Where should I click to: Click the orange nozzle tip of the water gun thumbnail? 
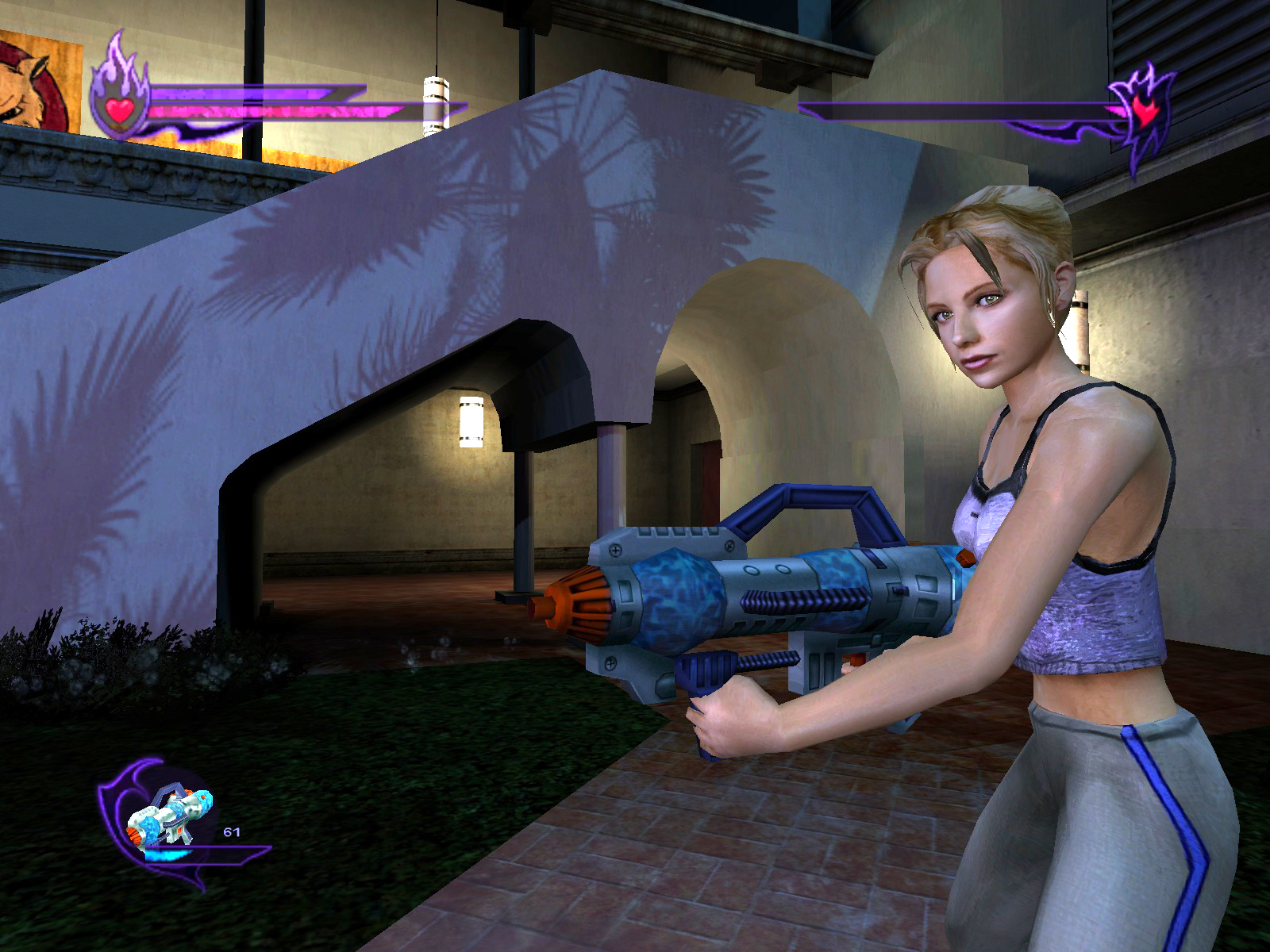click(134, 835)
